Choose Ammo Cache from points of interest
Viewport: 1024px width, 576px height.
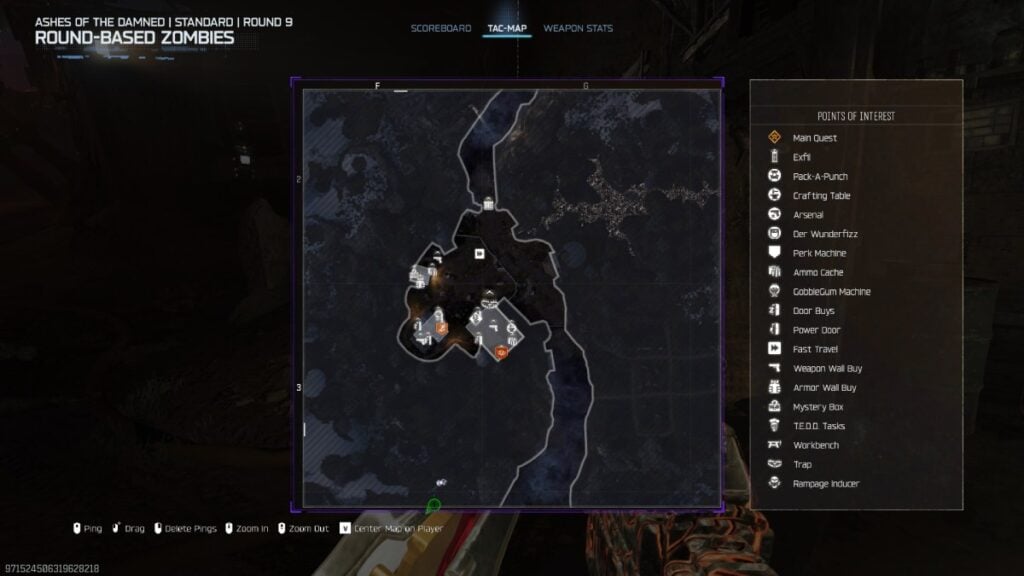tap(817, 272)
